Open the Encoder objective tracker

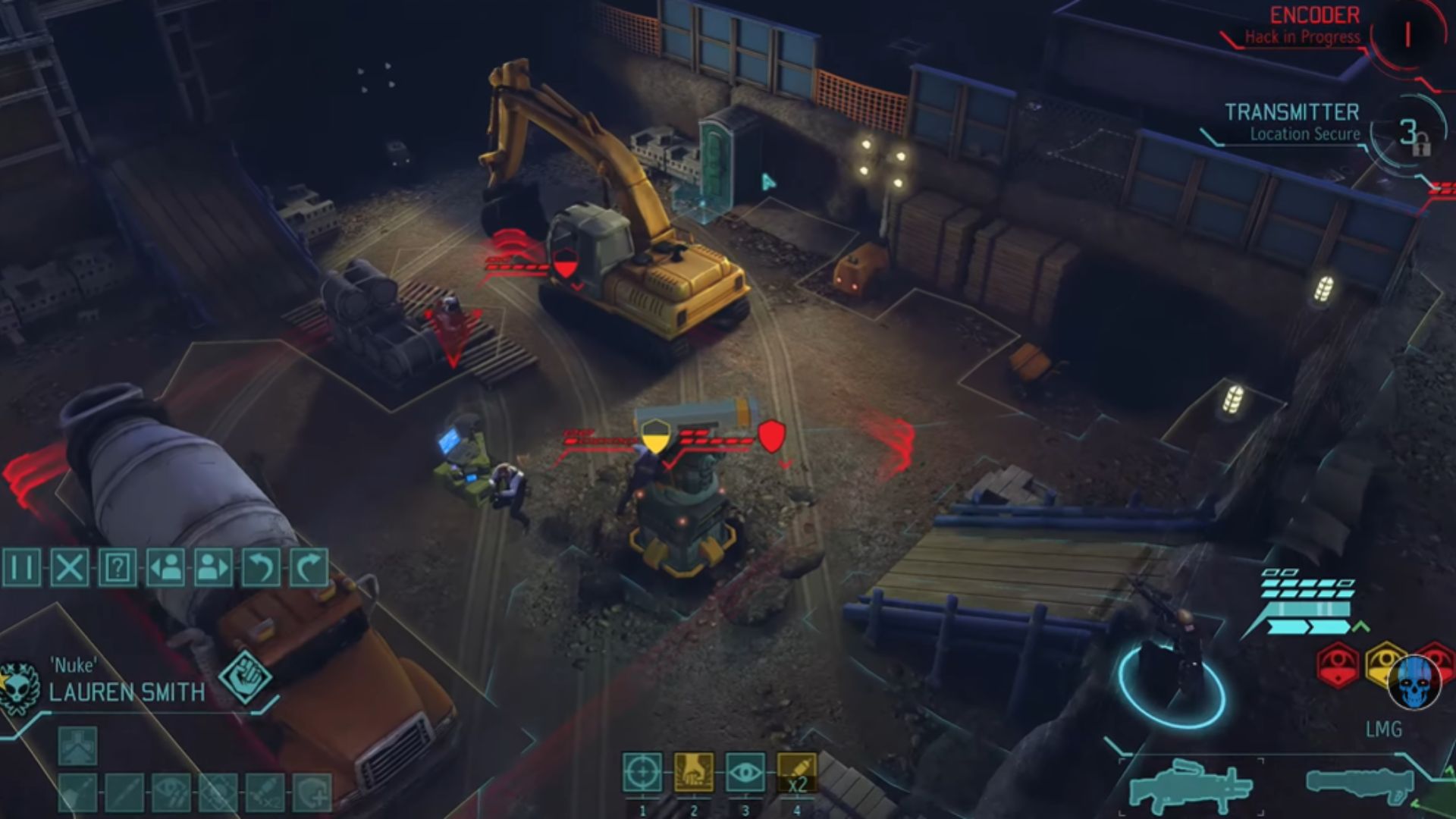point(1315,25)
